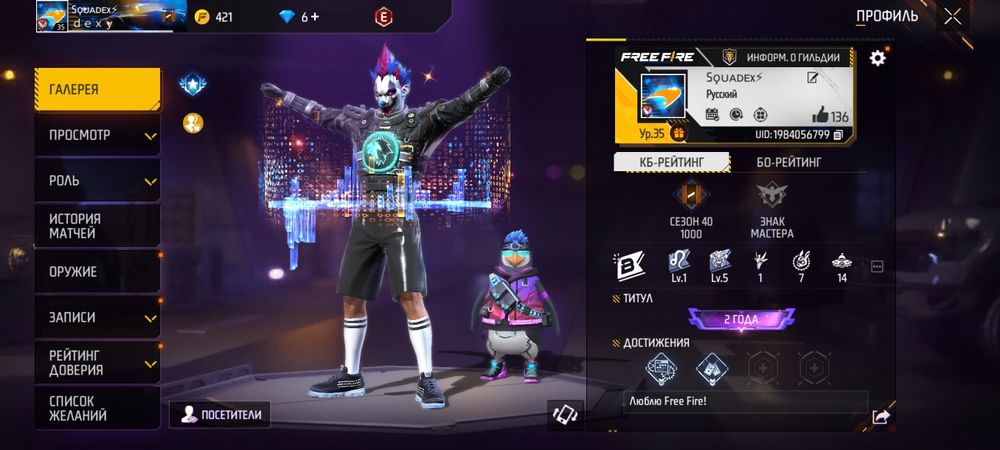The image size is (1000, 450).
Task: Expand the Роль menu section
Action: [x=97, y=181]
